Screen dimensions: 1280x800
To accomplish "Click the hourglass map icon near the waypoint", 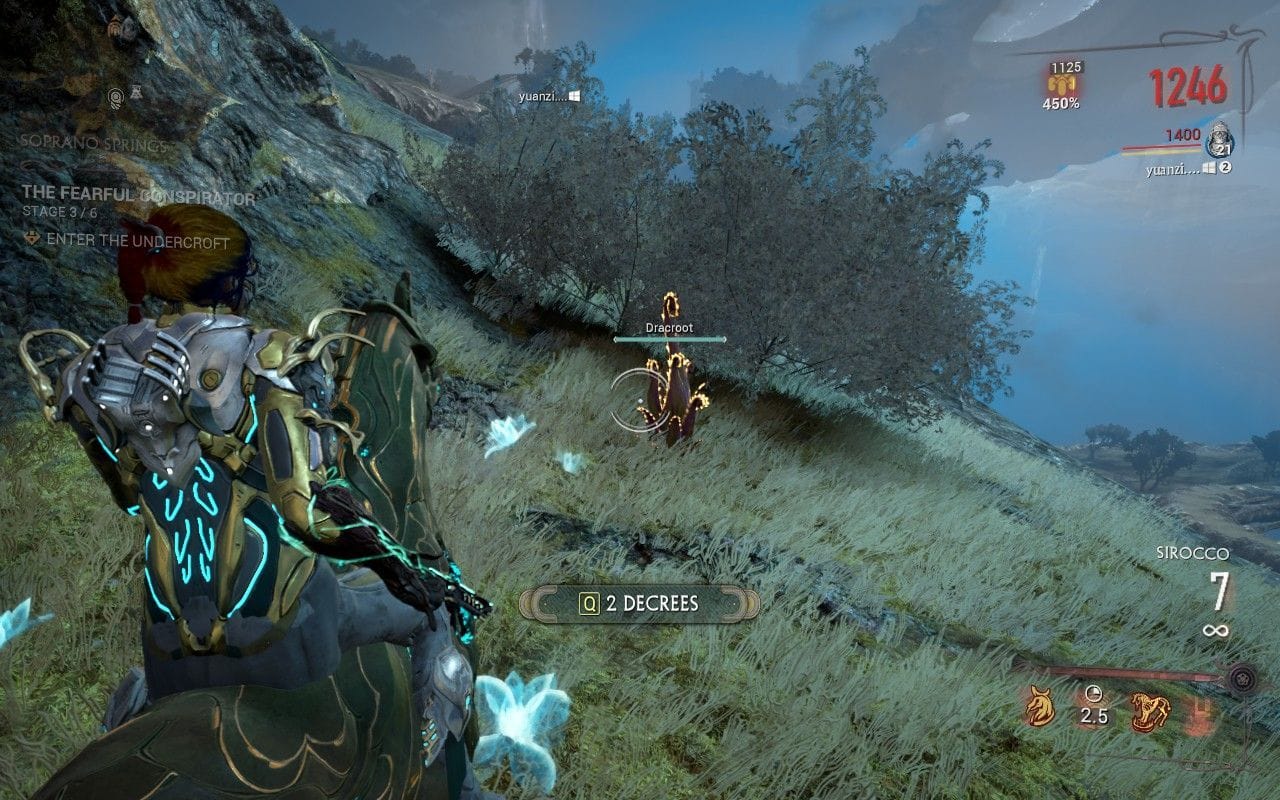I will pyautogui.click(x=136, y=92).
